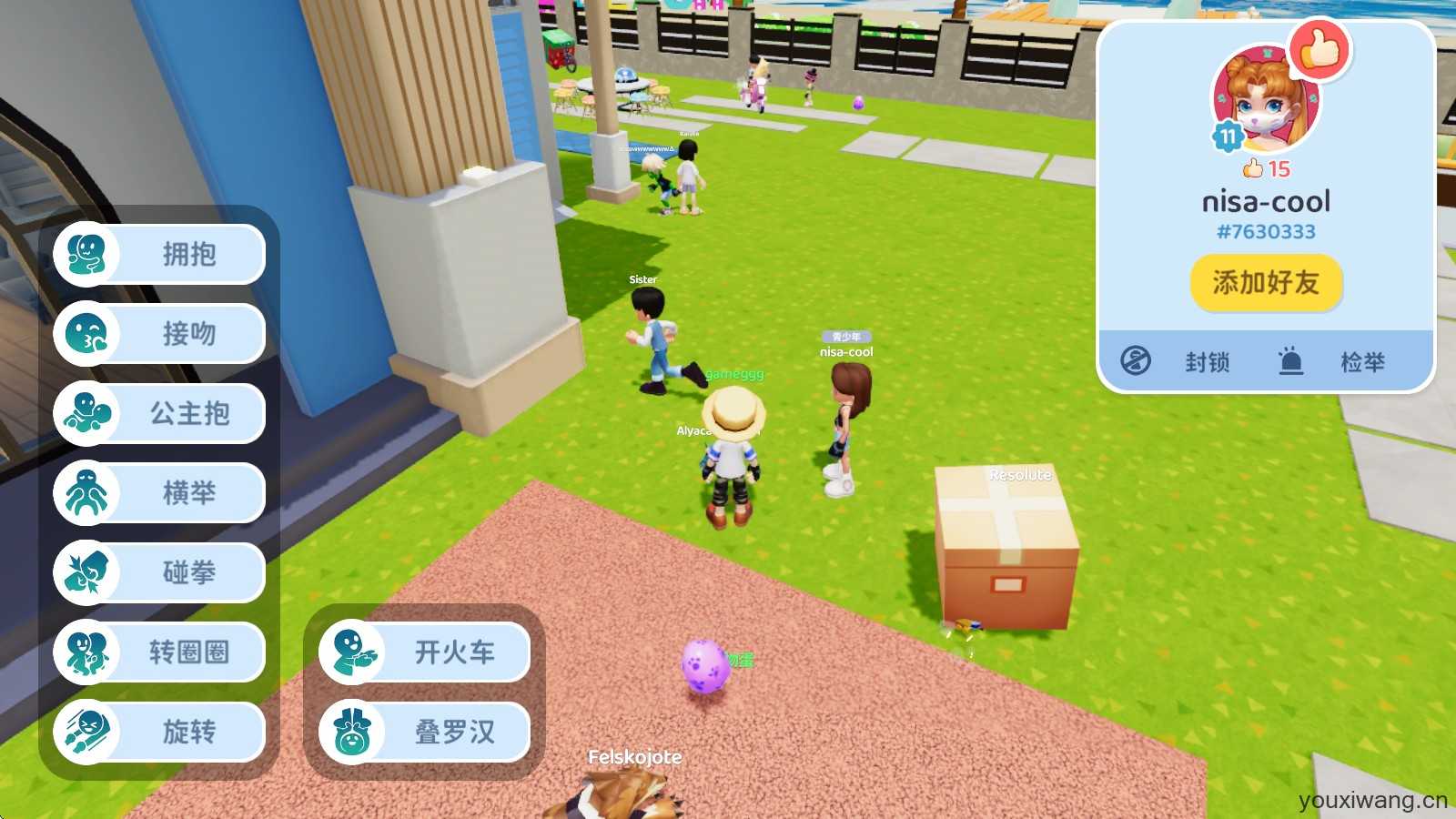
Task: Select the 转圈圈 spin together action
Action: (160, 652)
